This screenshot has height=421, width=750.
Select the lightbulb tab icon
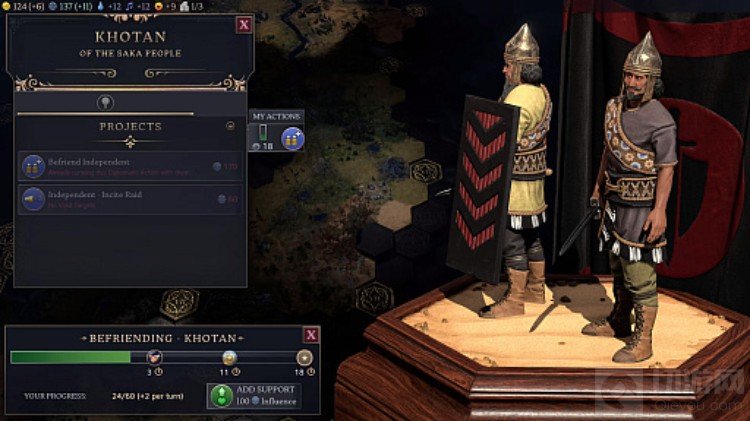tap(104, 102)
